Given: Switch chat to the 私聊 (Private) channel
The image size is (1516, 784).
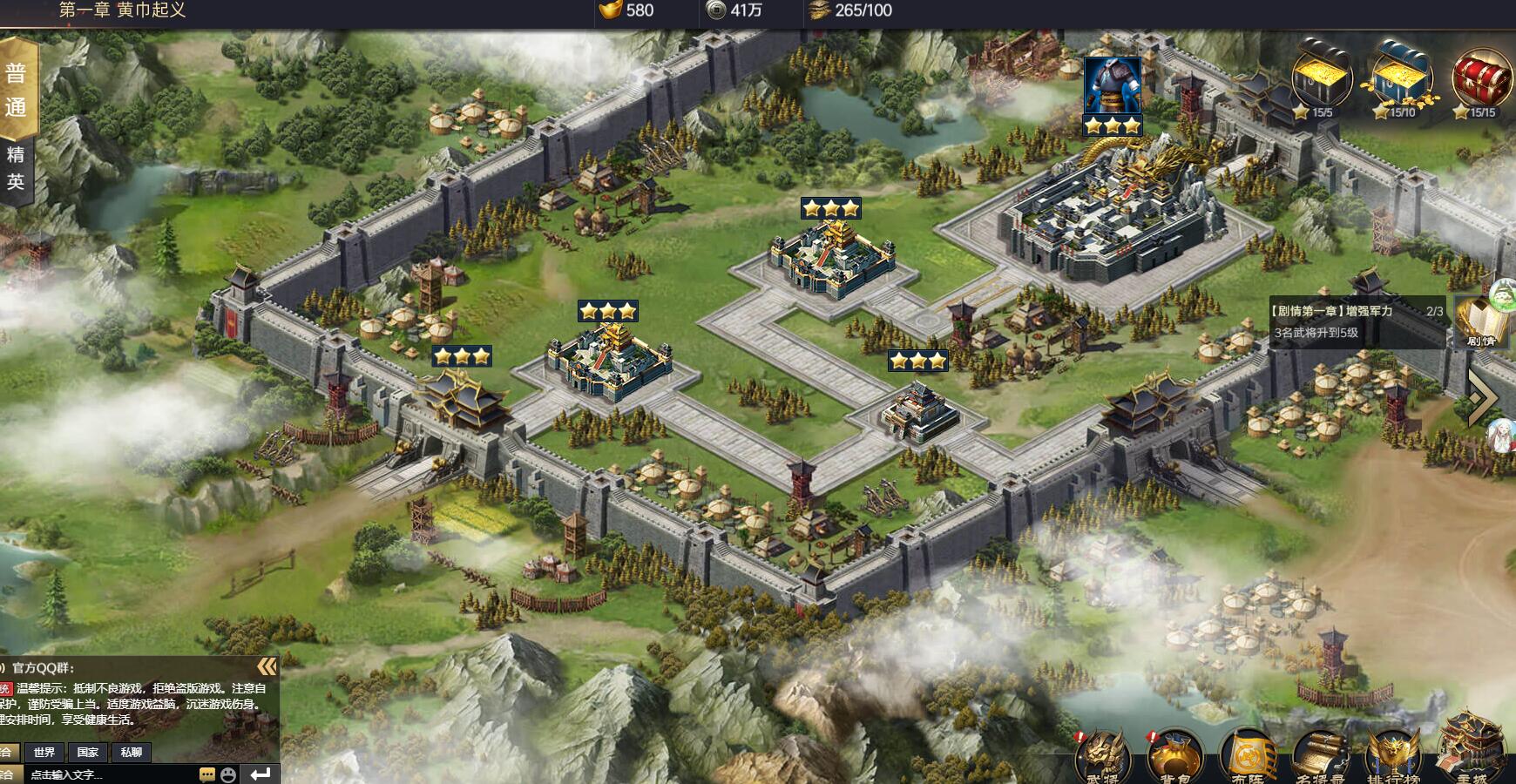Looking at the screenshot, I should click(x=132, y=752).
